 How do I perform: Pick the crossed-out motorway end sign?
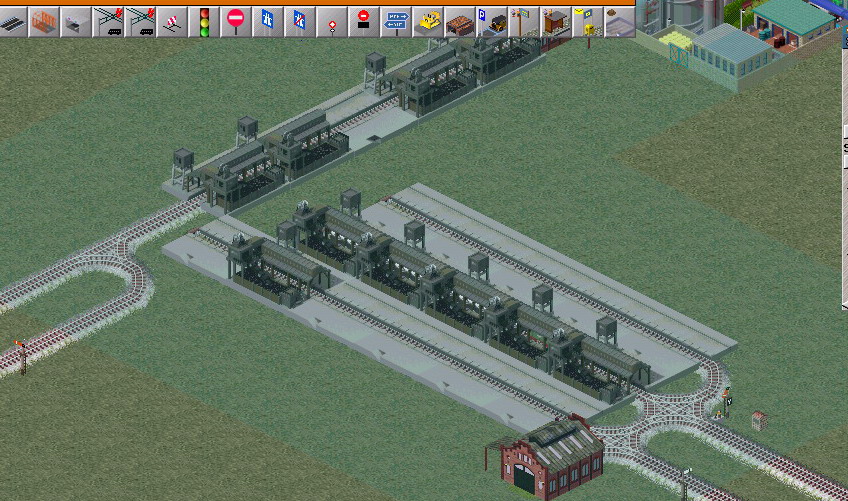[x=299, y=22]
